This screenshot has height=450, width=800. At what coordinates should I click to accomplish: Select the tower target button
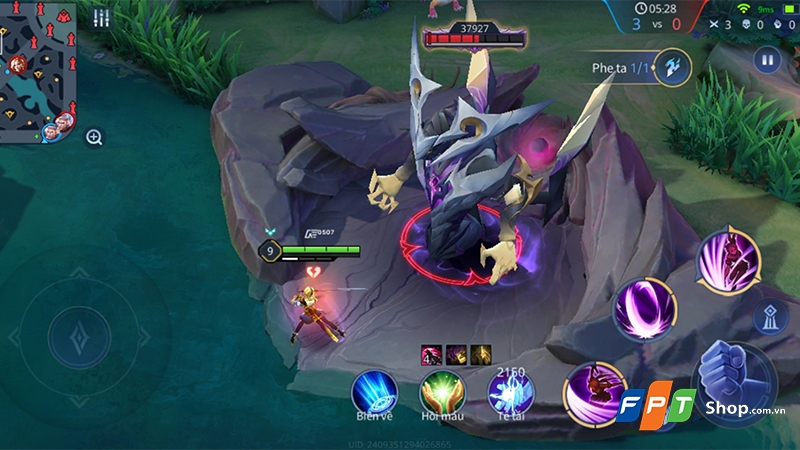tap(768, 317)
